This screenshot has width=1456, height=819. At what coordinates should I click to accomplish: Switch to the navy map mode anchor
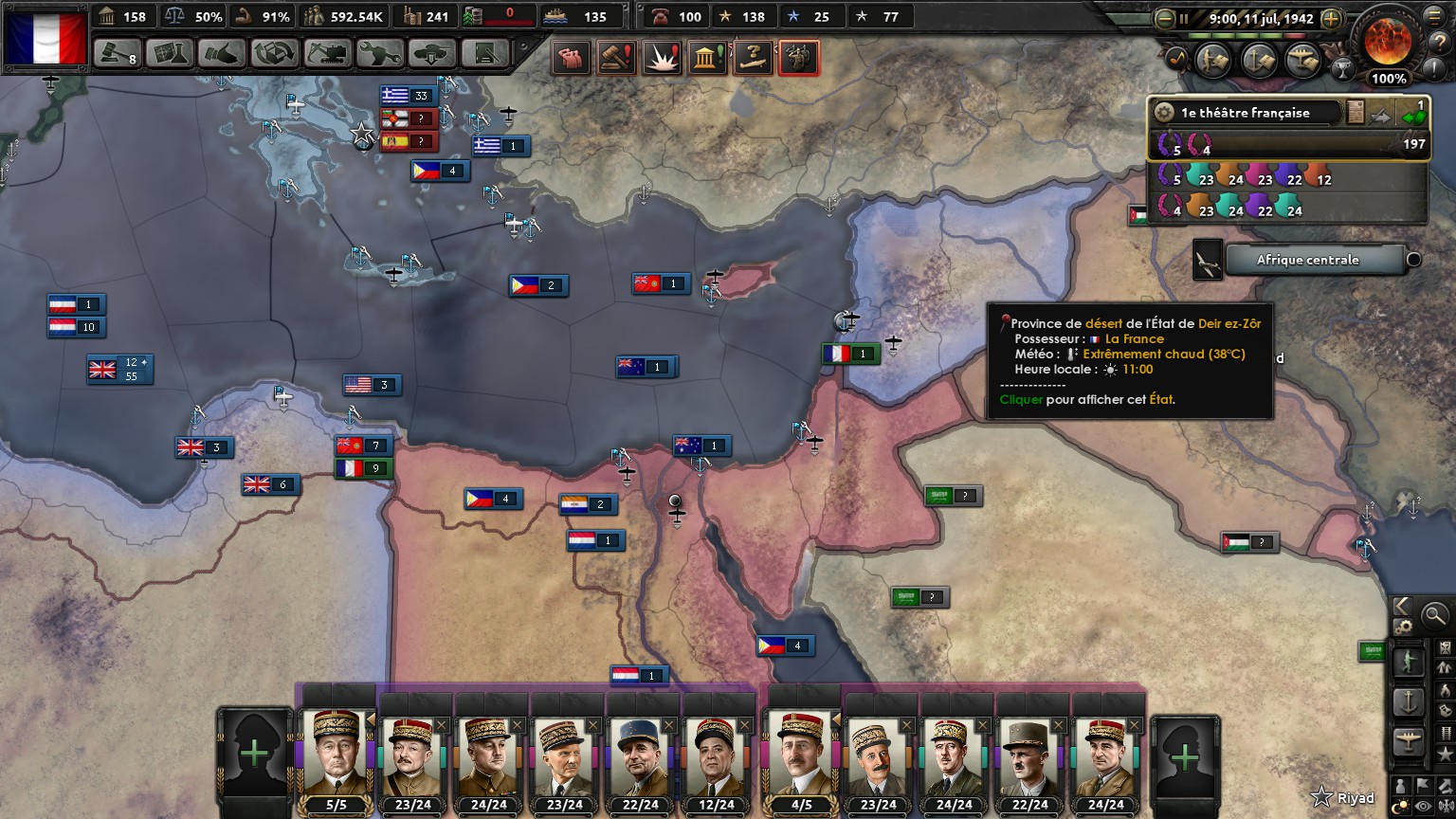coord(1408,701)
